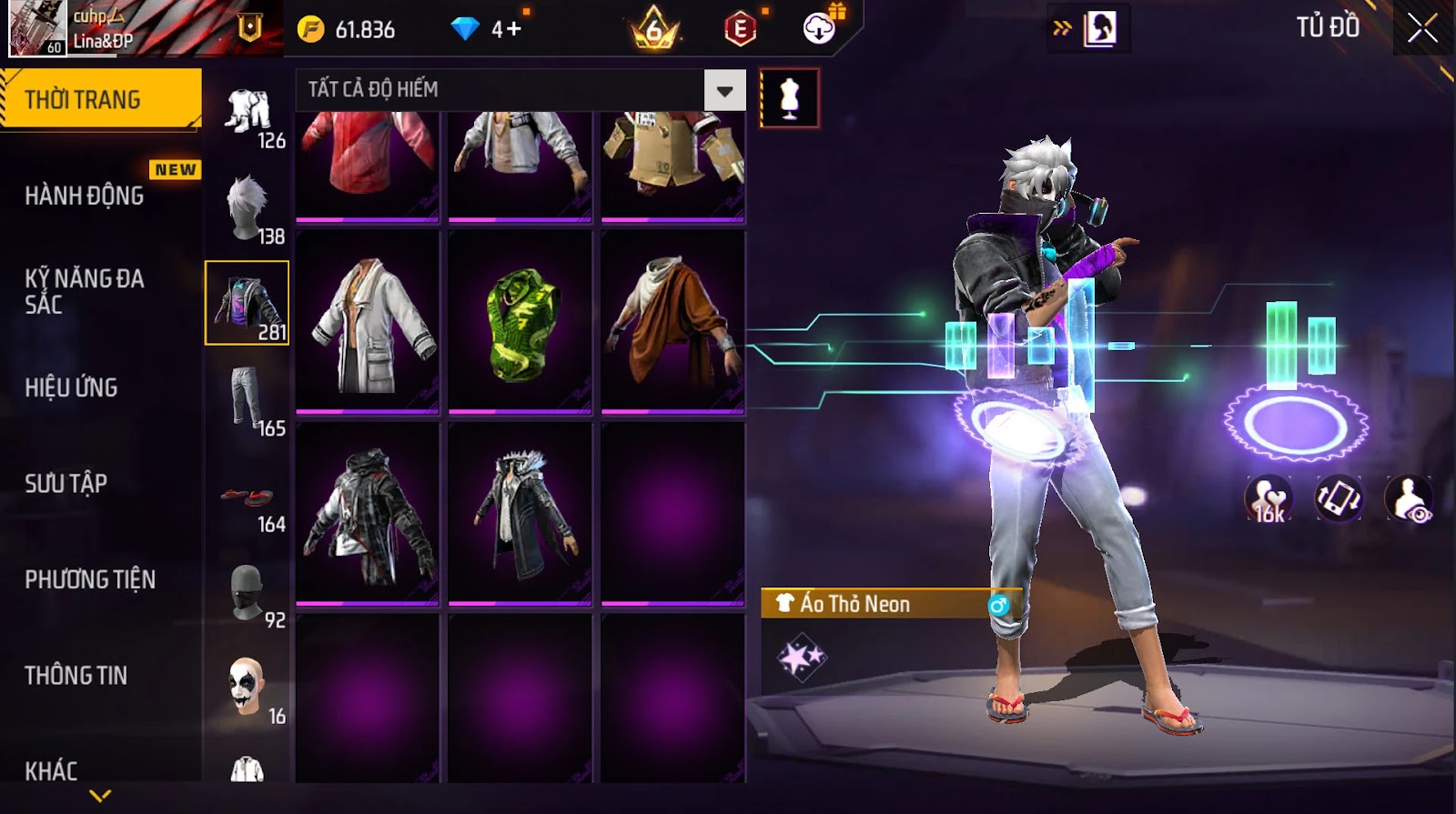Screen dimensions: 1456x814
Task: Equip the white open jacket
Action: (368, 323)
